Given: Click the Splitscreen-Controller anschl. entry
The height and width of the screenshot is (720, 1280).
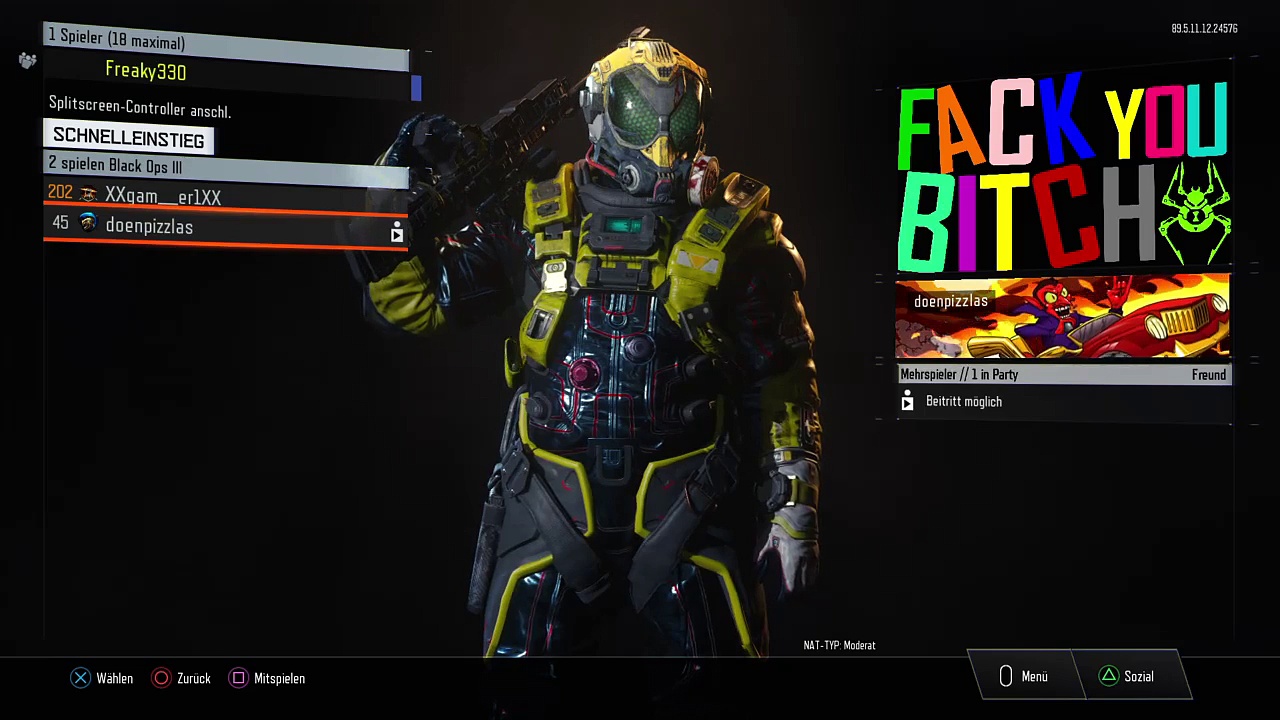Looking at the screenshot, I should (140, 108).
